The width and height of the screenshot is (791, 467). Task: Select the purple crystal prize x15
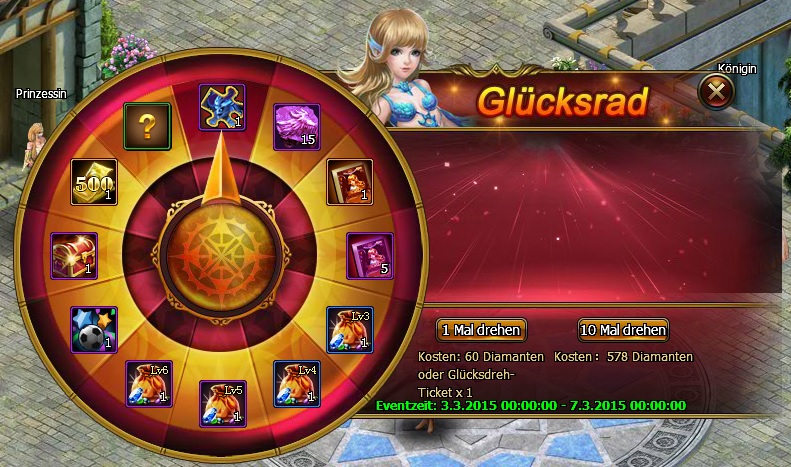[297, 126]
